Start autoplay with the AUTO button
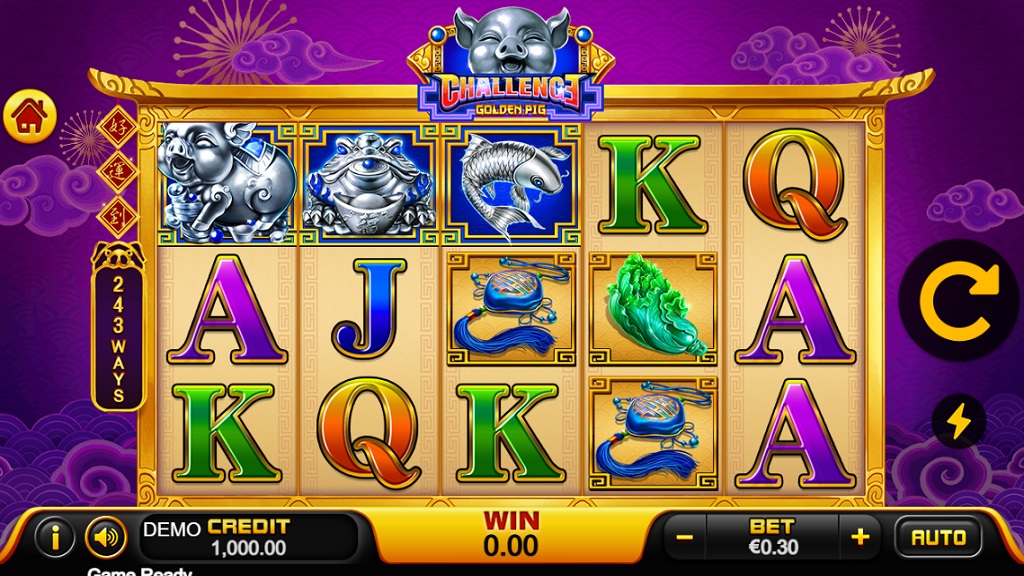This screenshot has width=1024, height=576. [938, 538]
